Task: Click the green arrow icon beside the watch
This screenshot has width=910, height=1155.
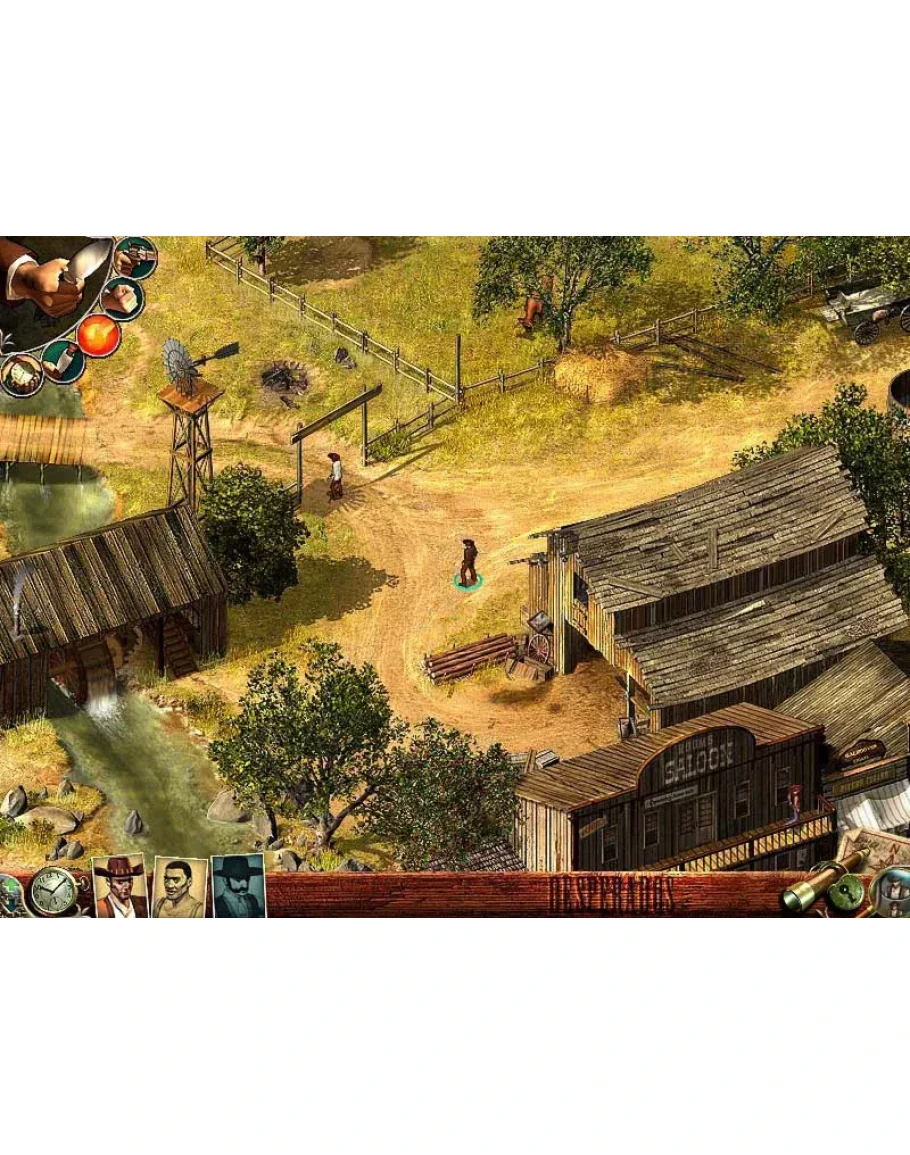Action: (9, 890)
